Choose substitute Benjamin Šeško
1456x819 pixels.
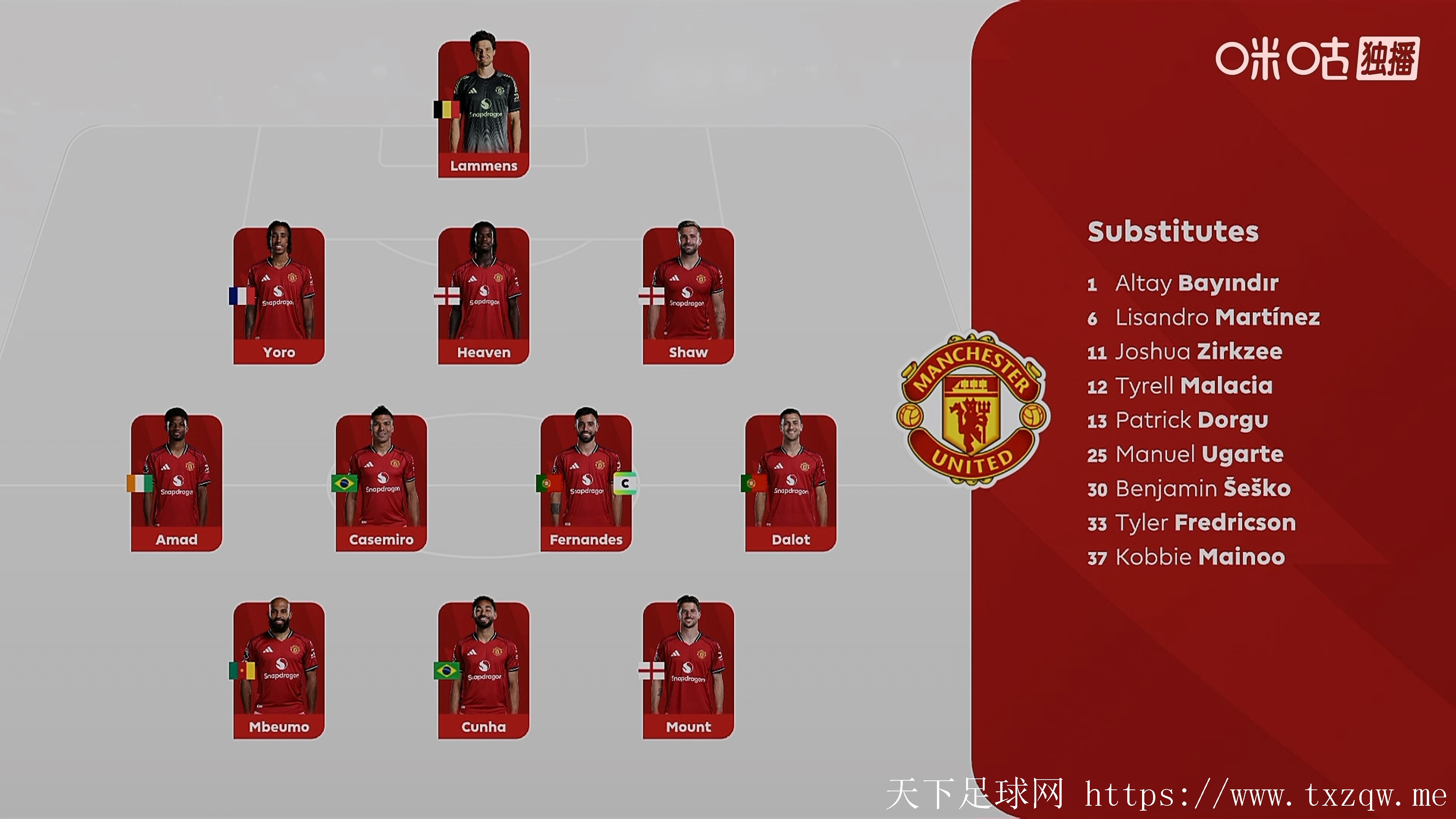[1202, 489]
